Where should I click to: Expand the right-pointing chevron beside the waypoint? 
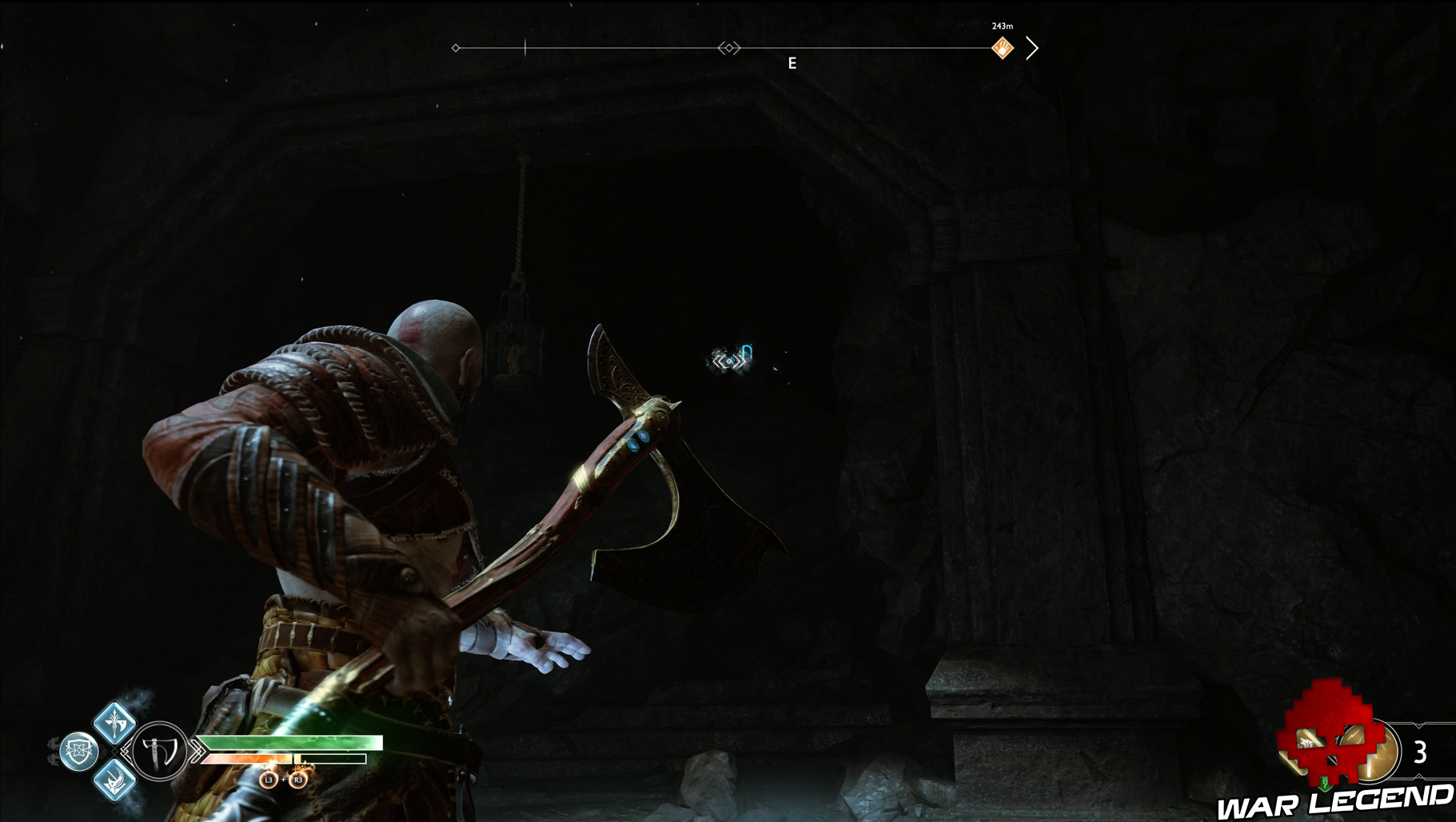pyautogui.click(x=1033, y=47)
